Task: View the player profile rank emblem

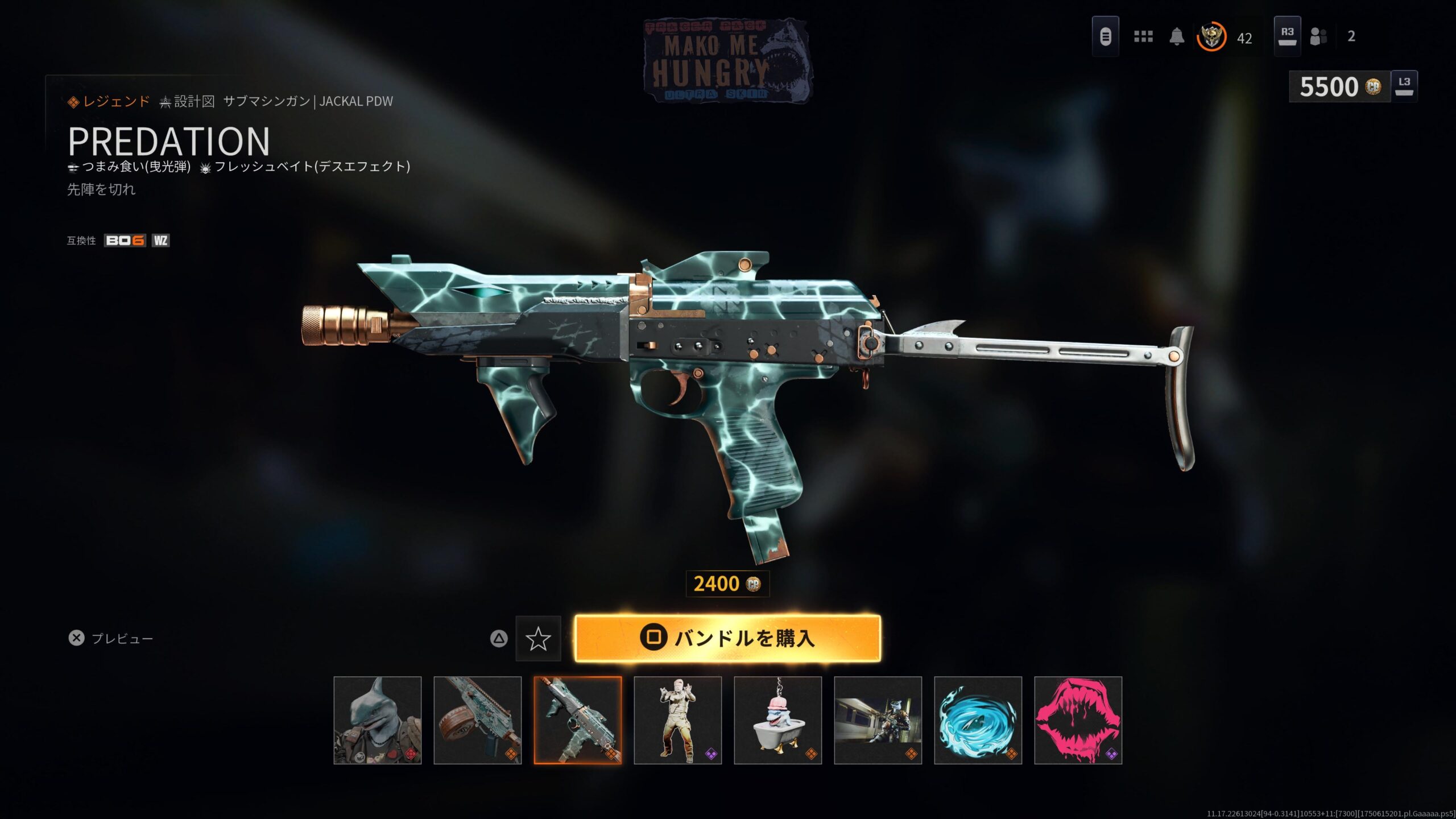Action: point(1211,37)
